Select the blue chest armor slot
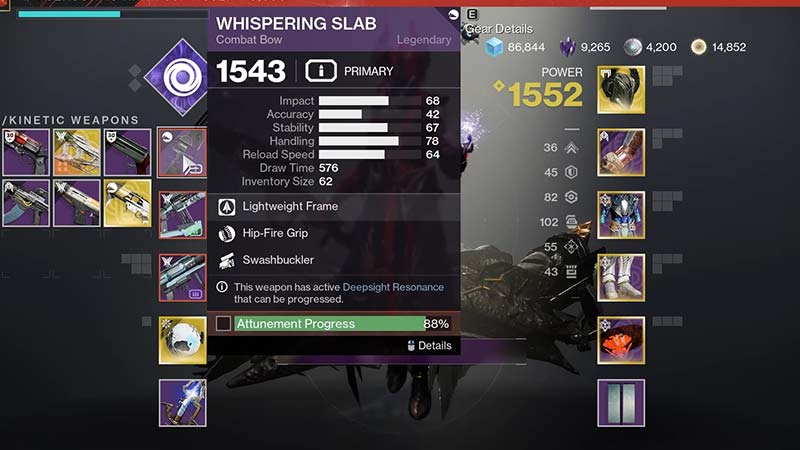The height and width of the screenshot is (450, 800). click(x=621, y=215)
